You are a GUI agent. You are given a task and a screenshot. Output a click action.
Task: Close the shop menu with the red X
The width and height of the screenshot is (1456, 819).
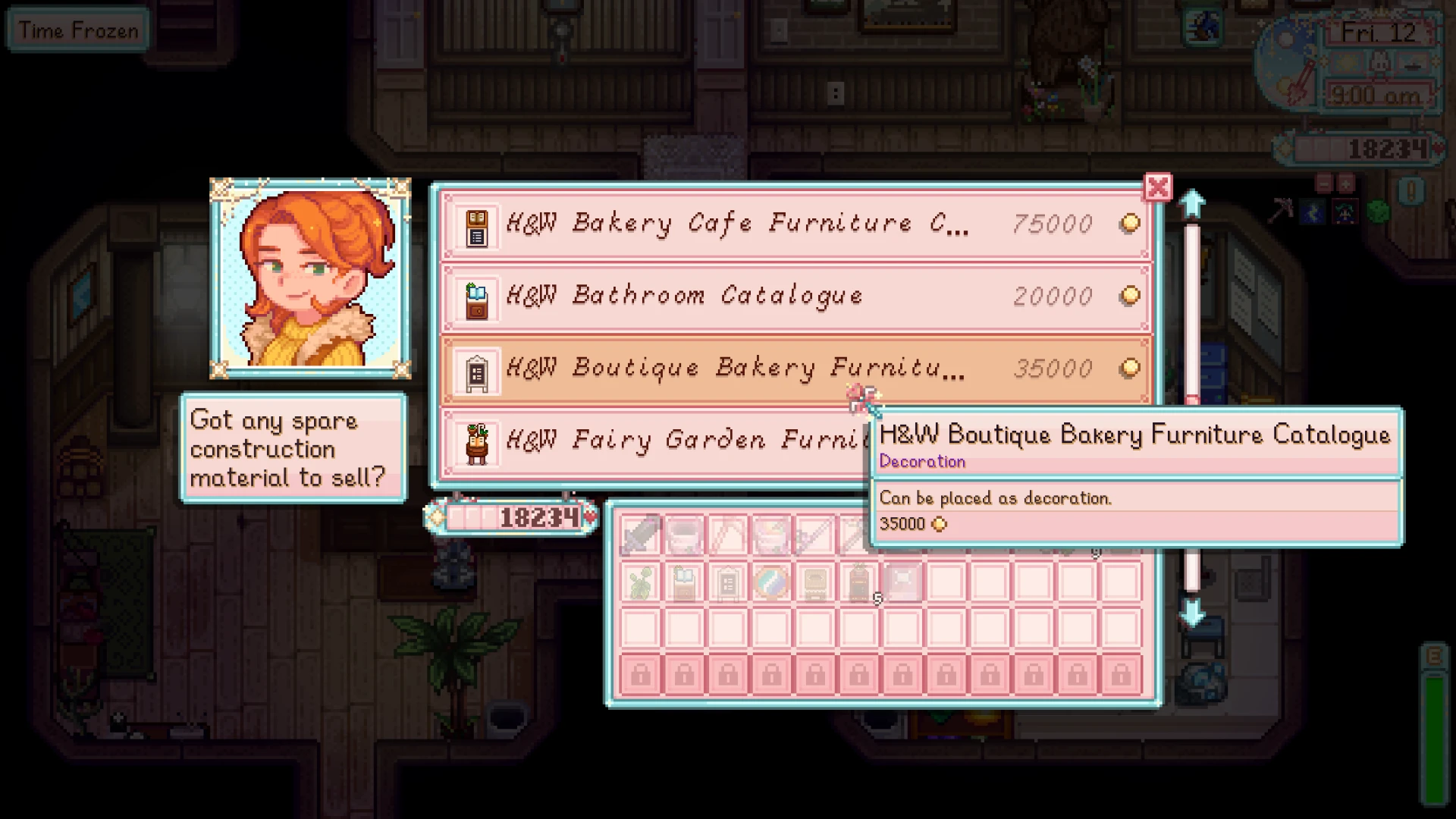point(1158,187)
